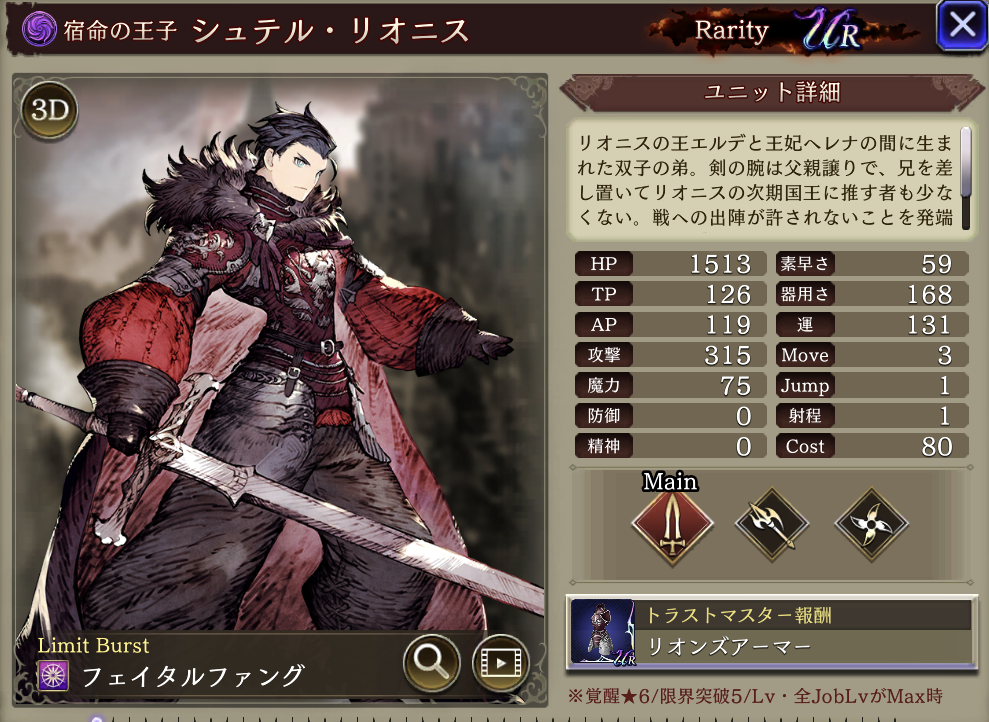
Task: Open the Limit Burst magnifier details
Action: (431, 661)
